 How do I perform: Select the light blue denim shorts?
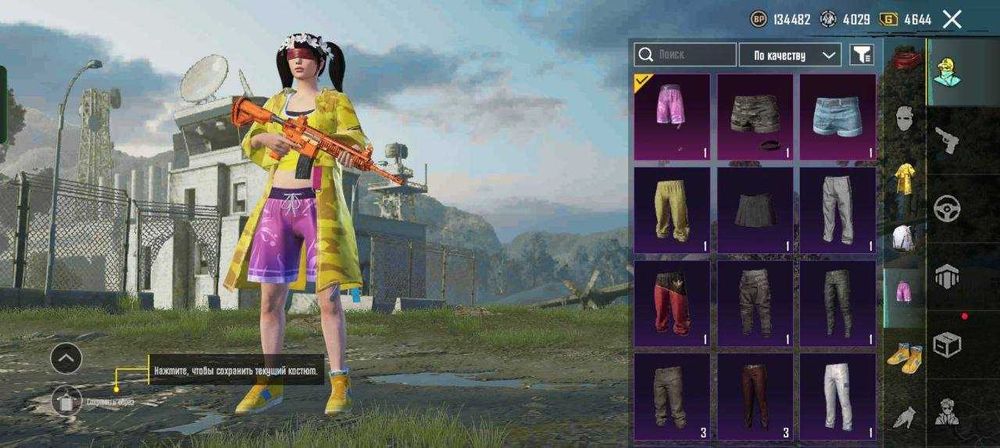838,116
